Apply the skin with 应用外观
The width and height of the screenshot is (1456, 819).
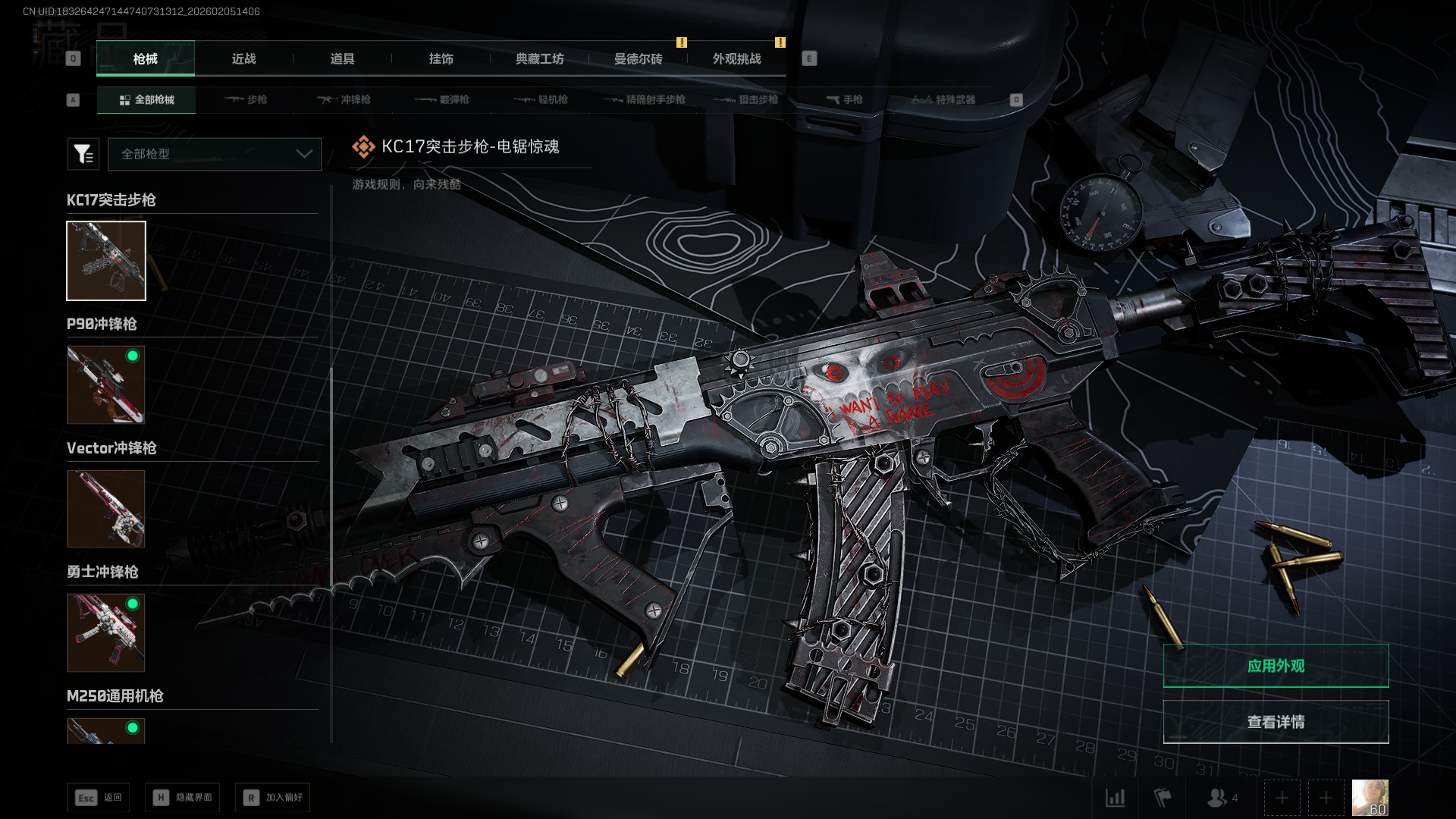coord(1276,666)
